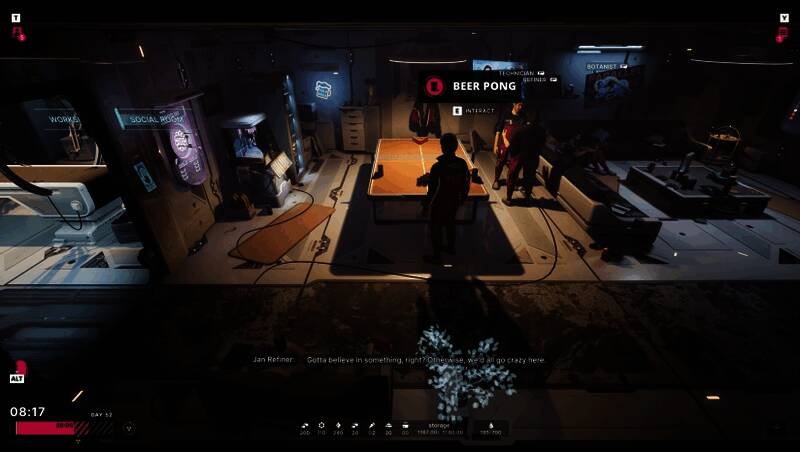The width and height of the screenshot is (800, 452).
Task: Click the red icon above the ALT label
Action: (x=19, y=367)
